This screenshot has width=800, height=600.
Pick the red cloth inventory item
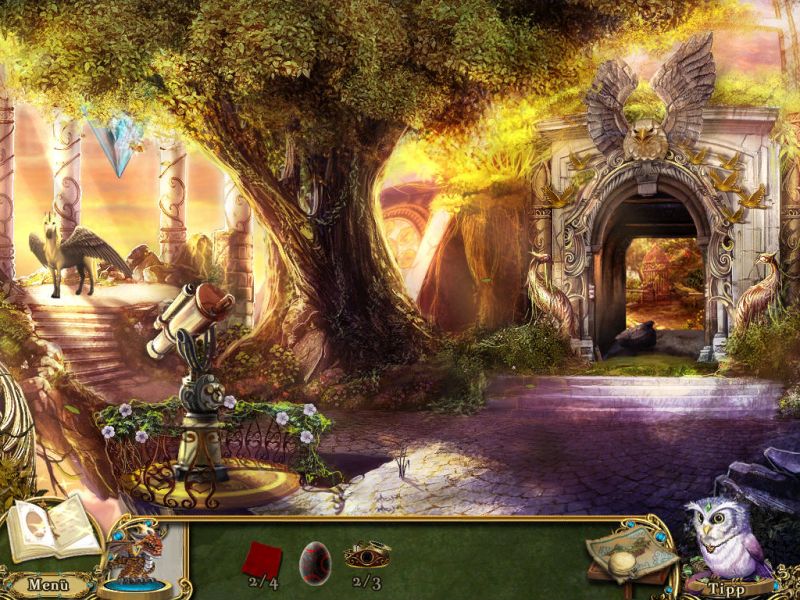click(262, 558)
